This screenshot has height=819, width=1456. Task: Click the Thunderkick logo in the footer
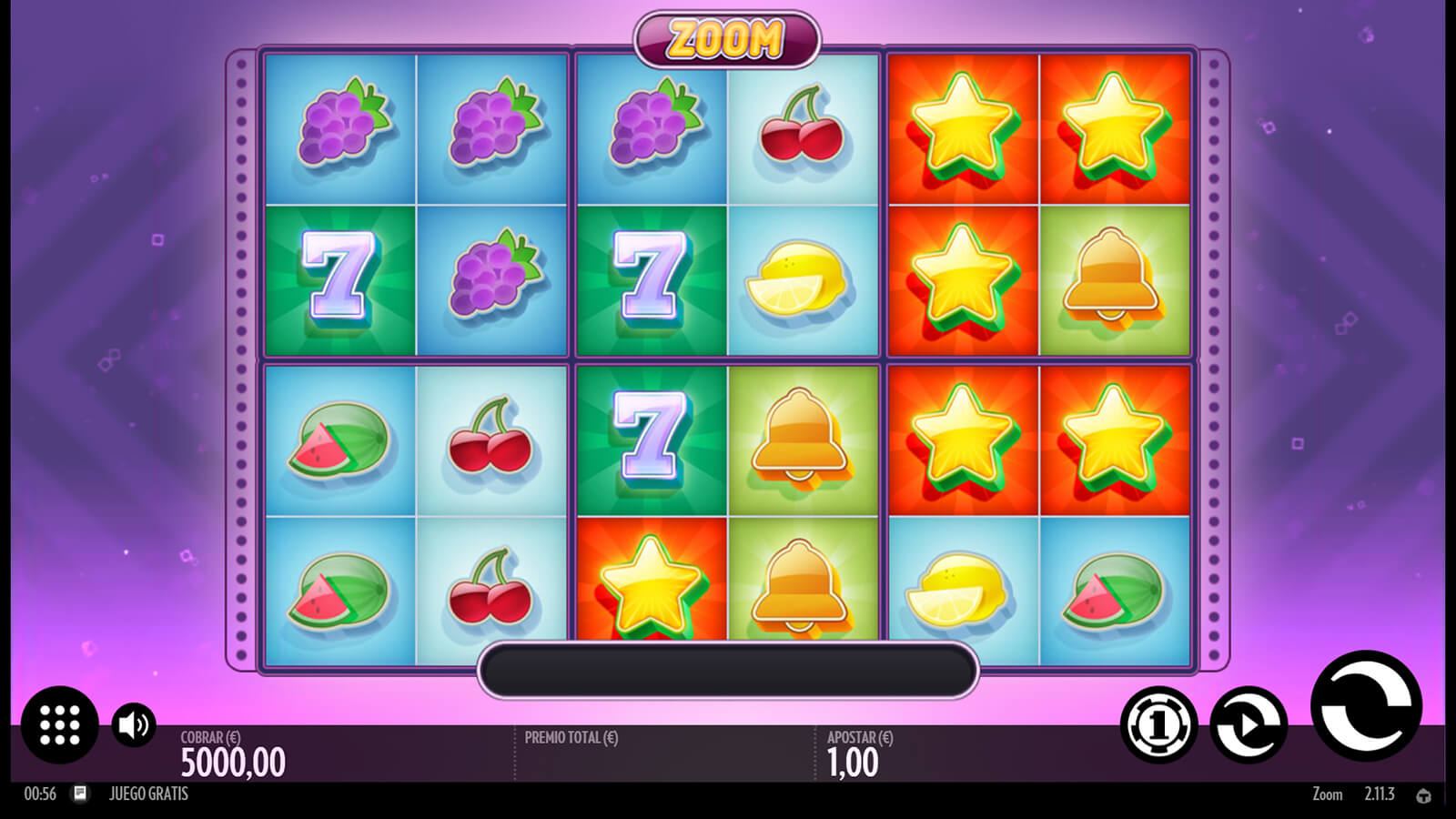coord(1424,795)
